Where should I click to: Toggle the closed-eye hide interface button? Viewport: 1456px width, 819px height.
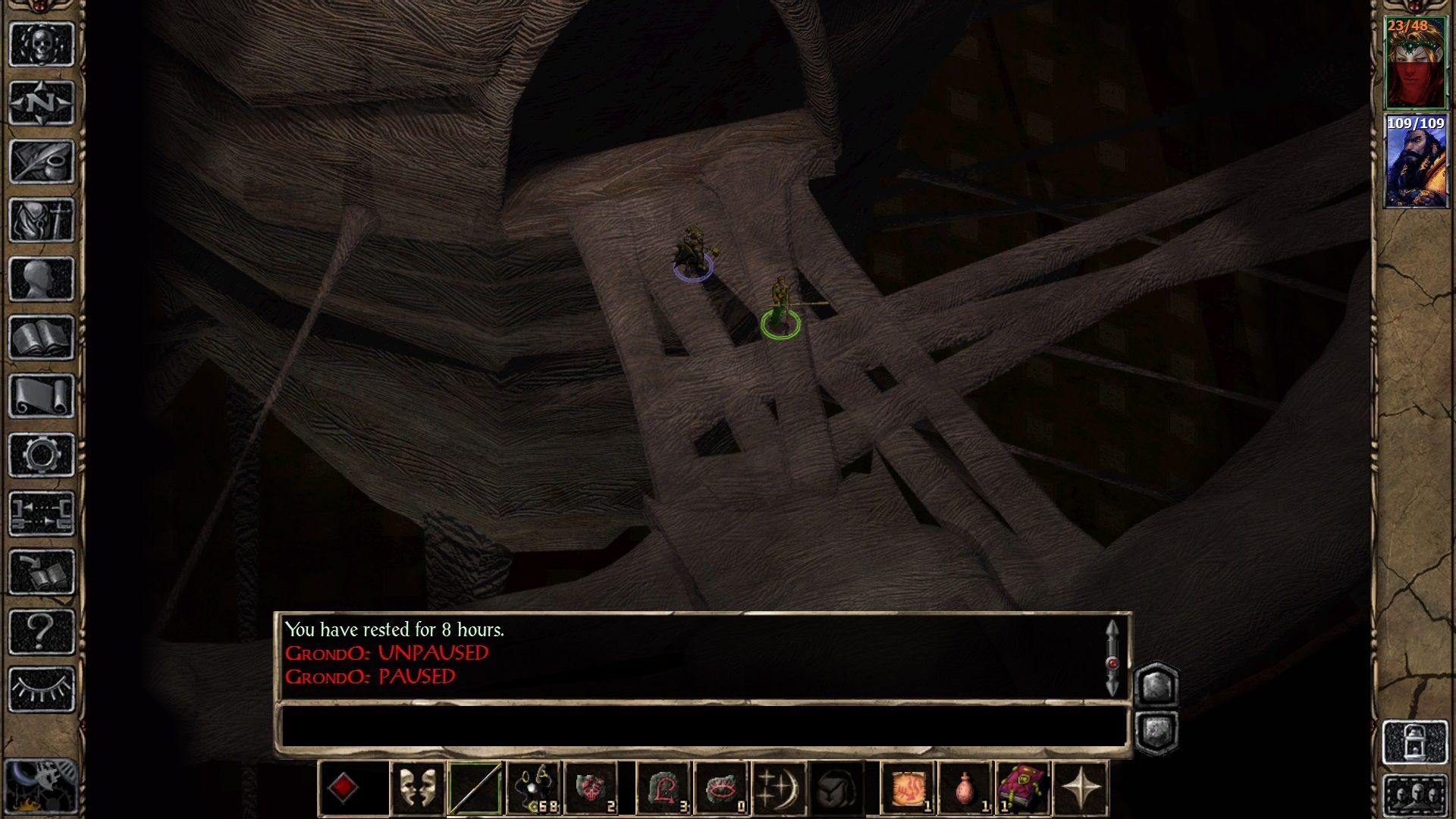point(41,689)
